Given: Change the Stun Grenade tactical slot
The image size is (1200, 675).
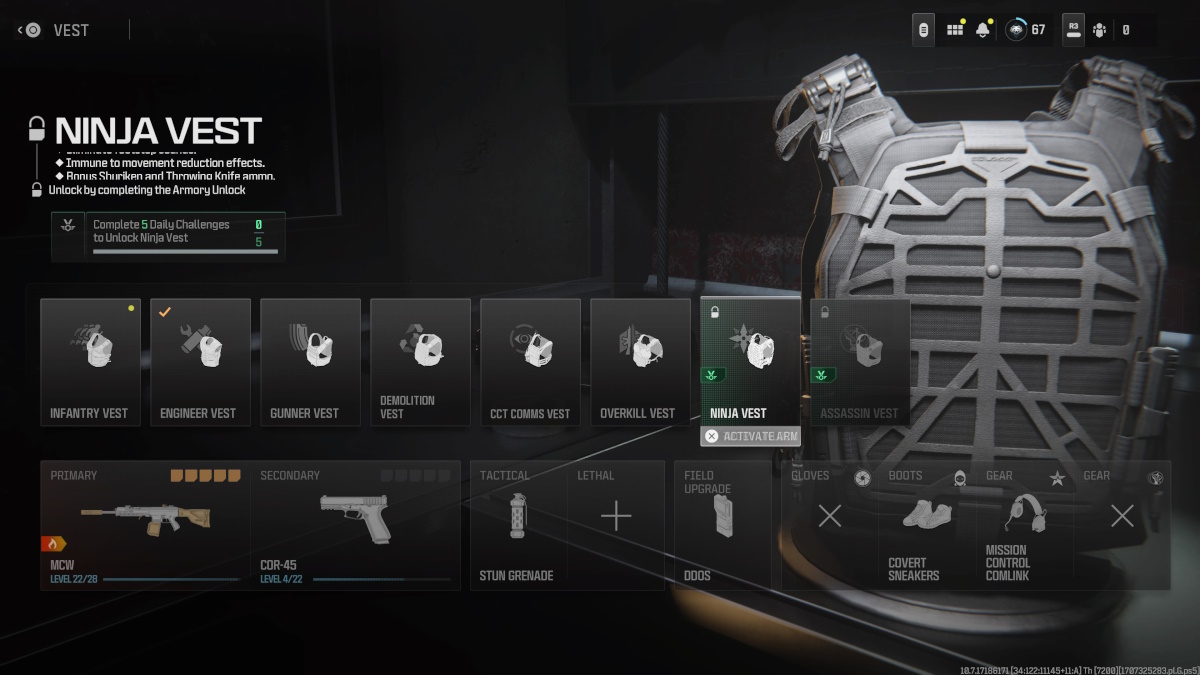Looking at the screenshot, I should pos(518,525).
